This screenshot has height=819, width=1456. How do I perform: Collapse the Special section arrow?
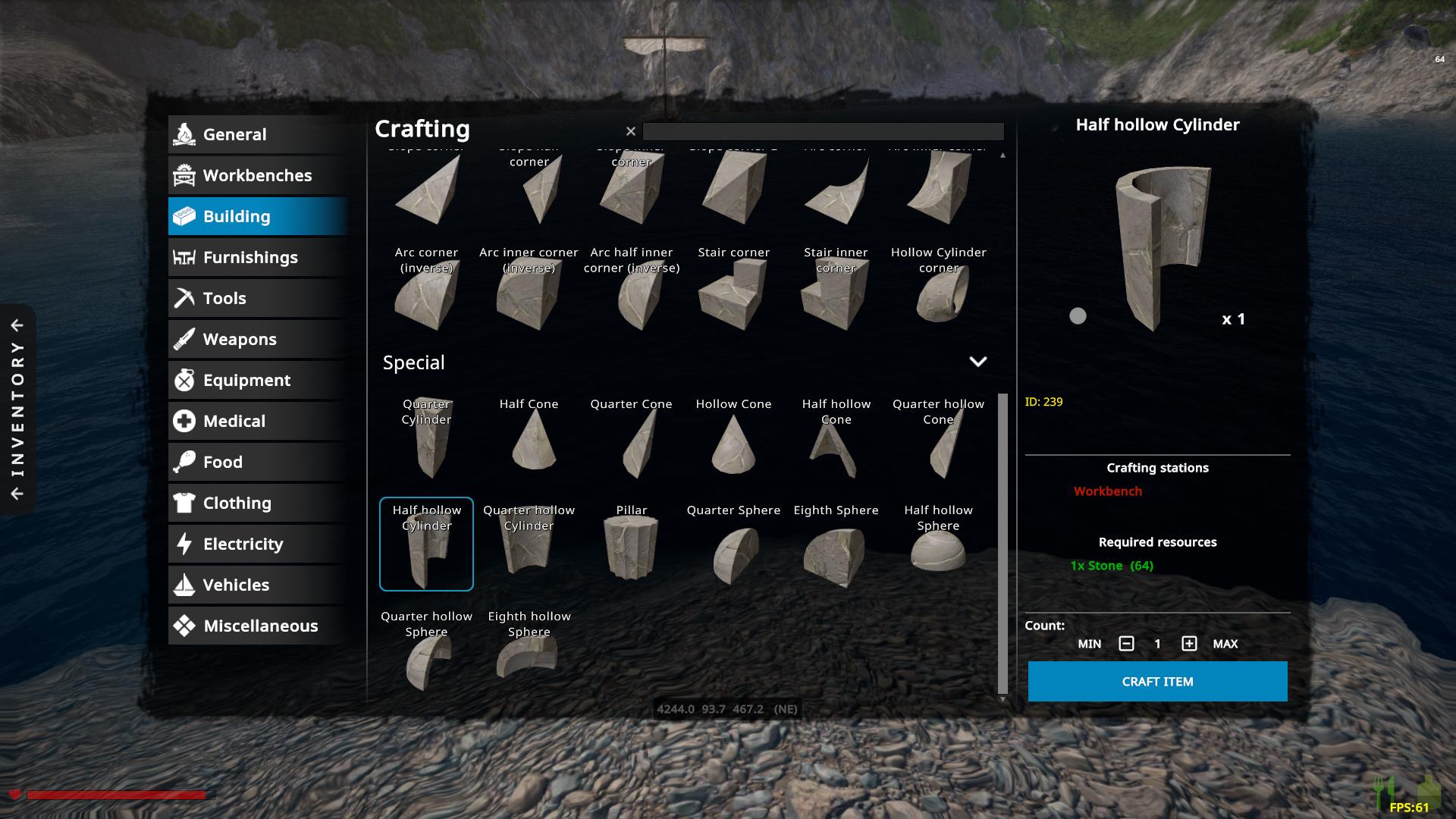tap(977, 362)
